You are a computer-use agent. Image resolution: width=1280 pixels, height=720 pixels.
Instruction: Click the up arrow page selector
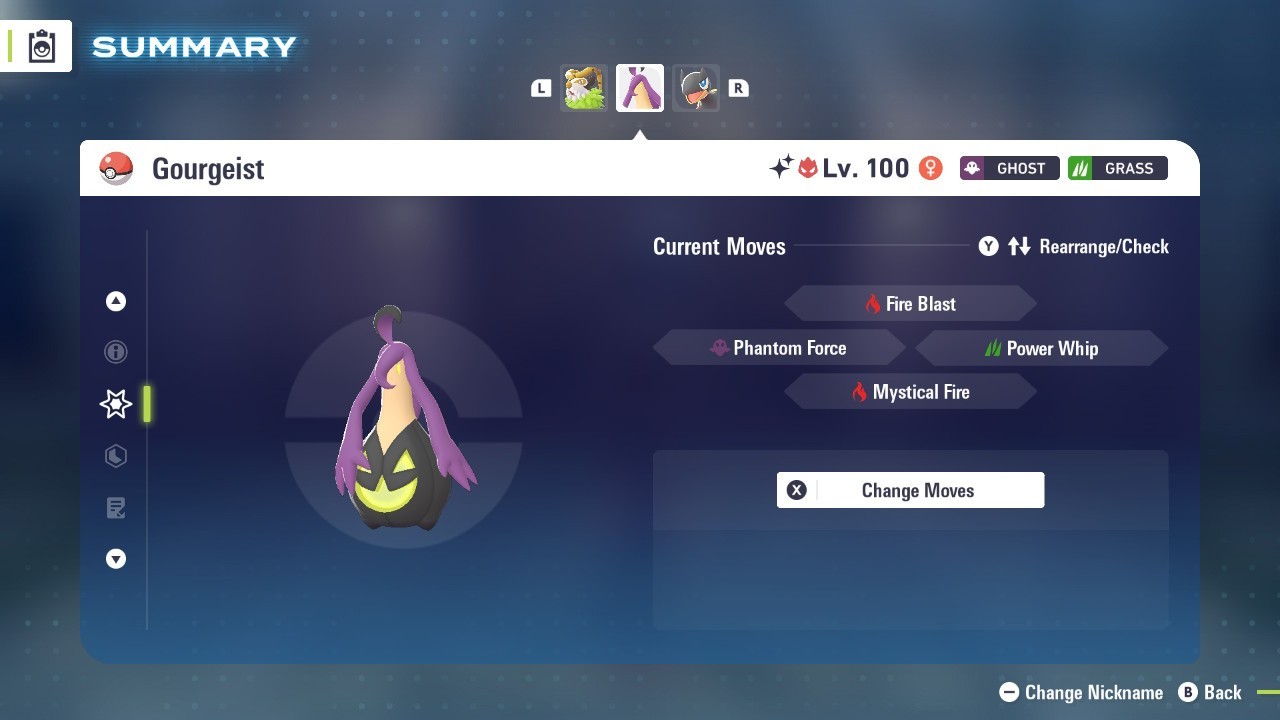click(116, 301)
